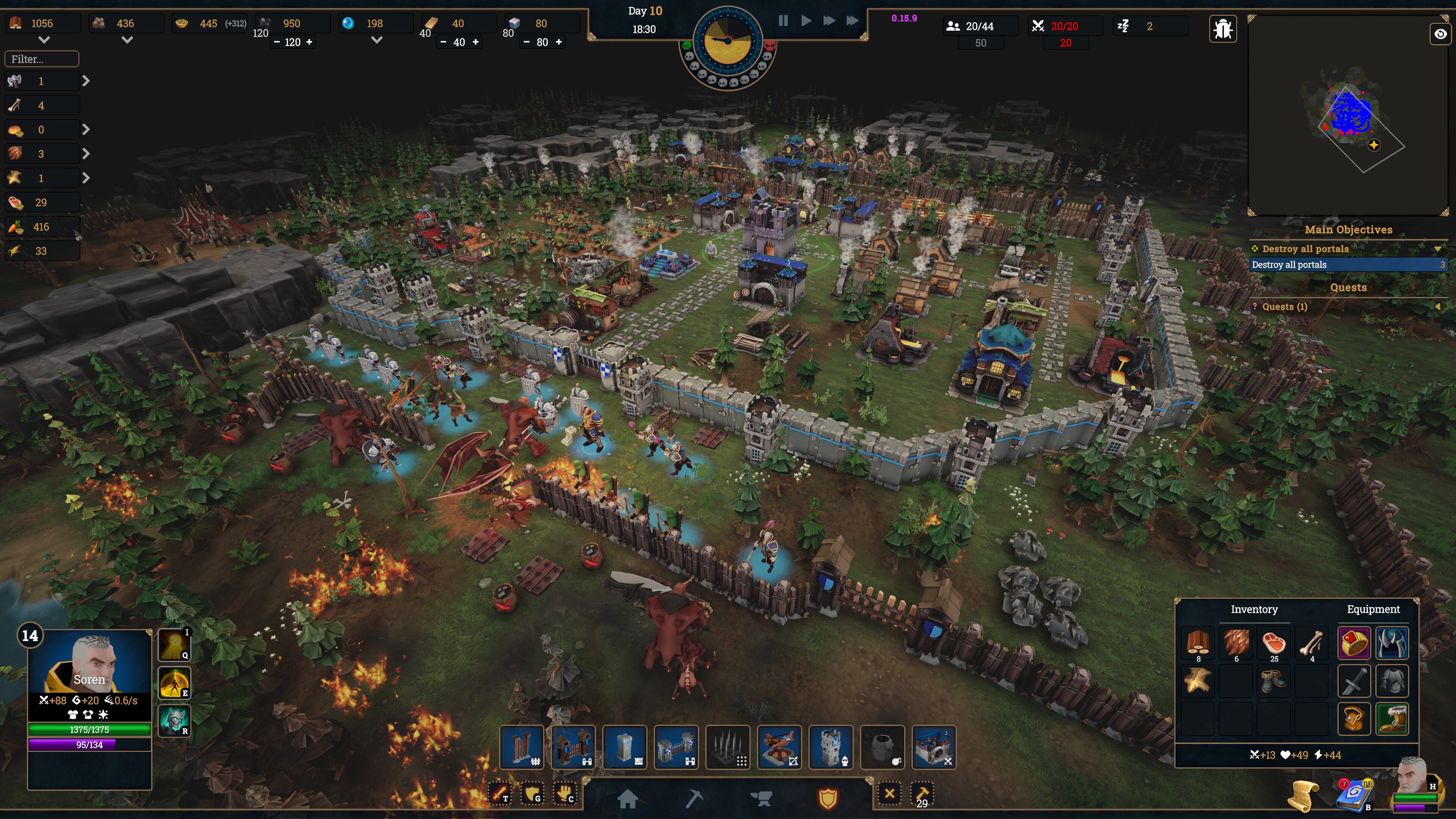Screen dimensions: 1456x819
Task: Set game speed to fastest
Action: tap(852, 21)
